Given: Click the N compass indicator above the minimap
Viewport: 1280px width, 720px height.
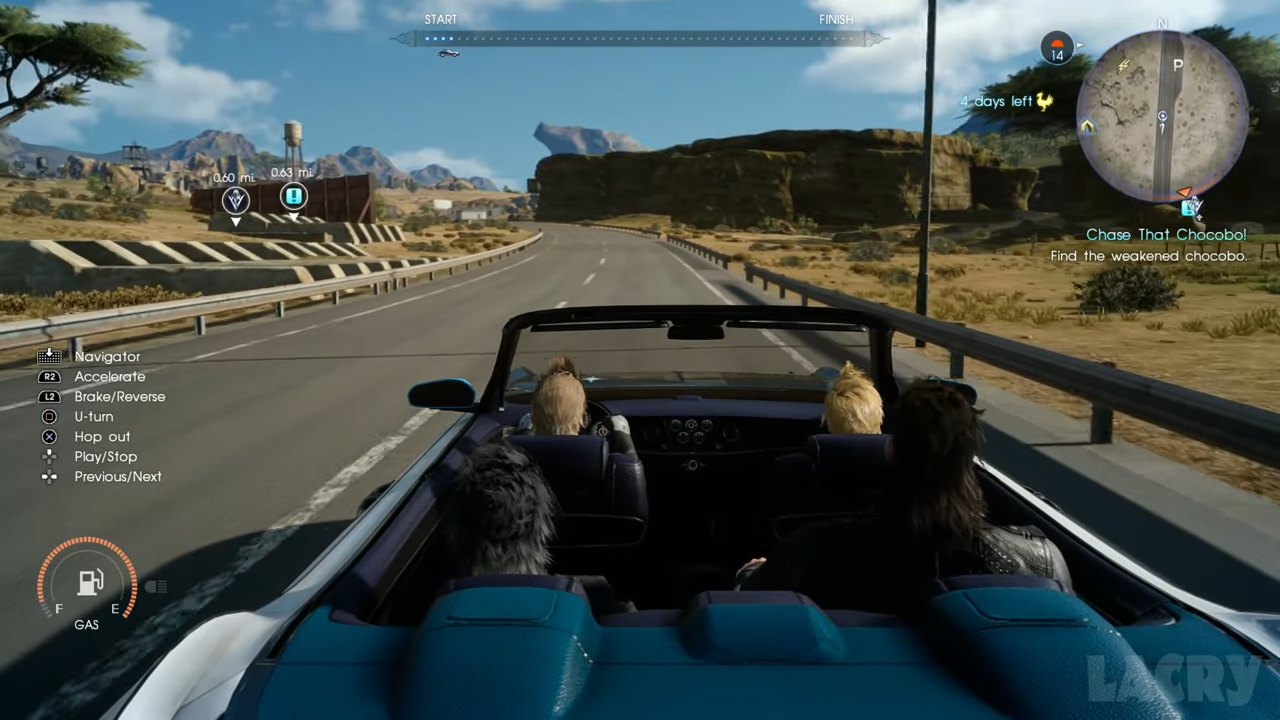Looking at the screenshot, I should click(x=1162, y=23).
